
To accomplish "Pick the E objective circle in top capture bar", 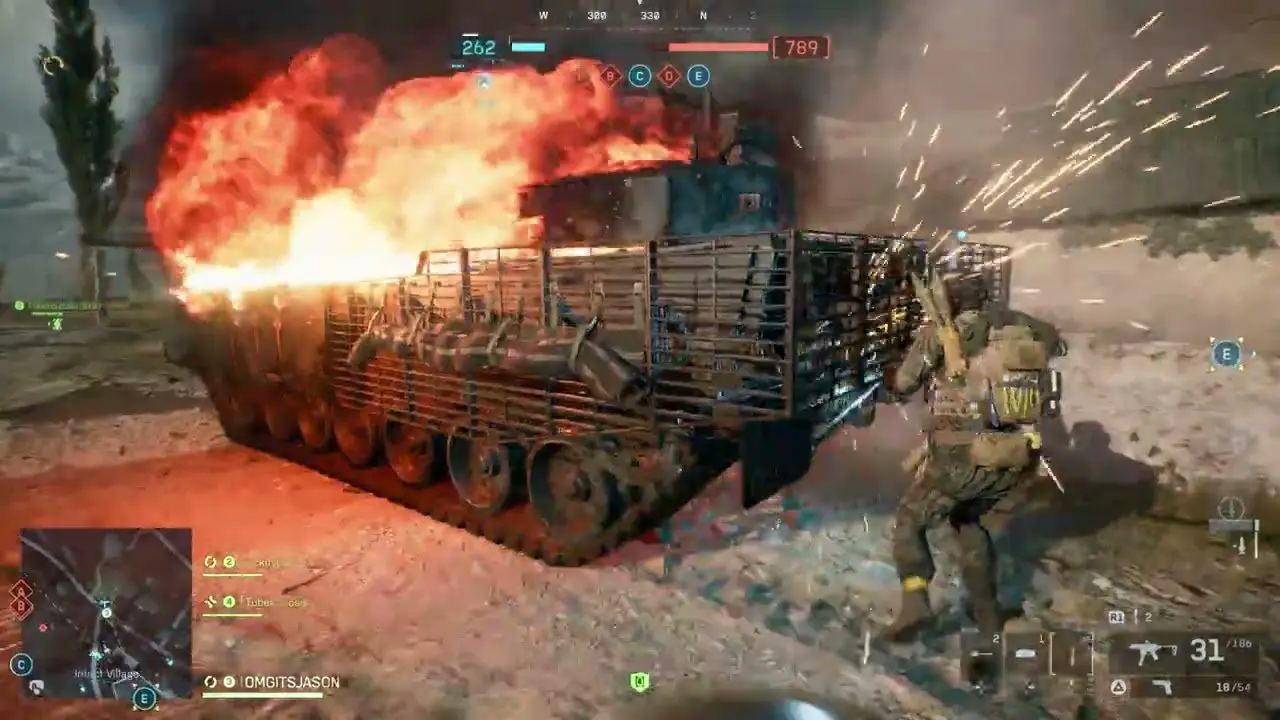I will point(698,76).
